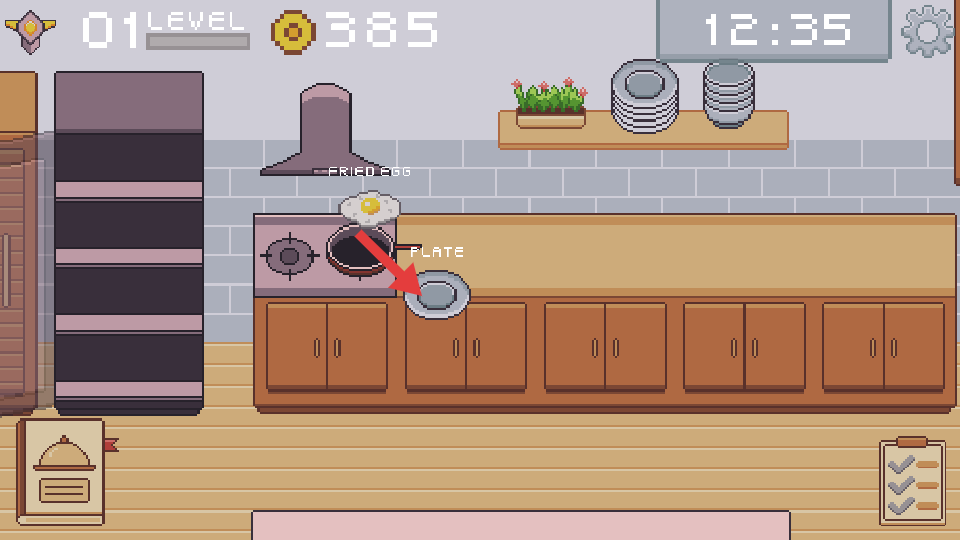Choose the plate labeled PLATE
This screenshot has height=540, width=960.
(x=438, y=295)
